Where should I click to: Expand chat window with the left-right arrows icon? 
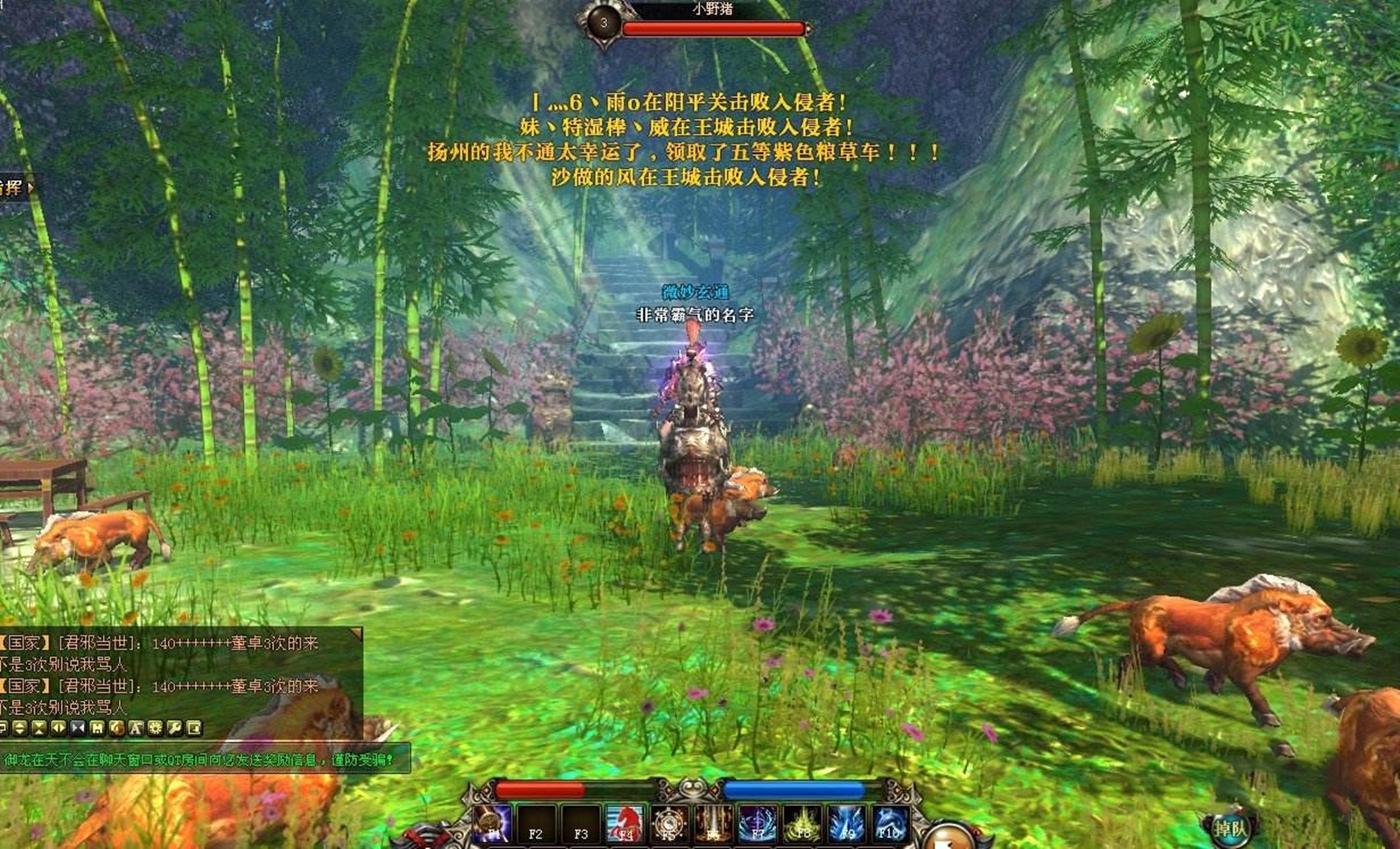click(x=58, y=727)
